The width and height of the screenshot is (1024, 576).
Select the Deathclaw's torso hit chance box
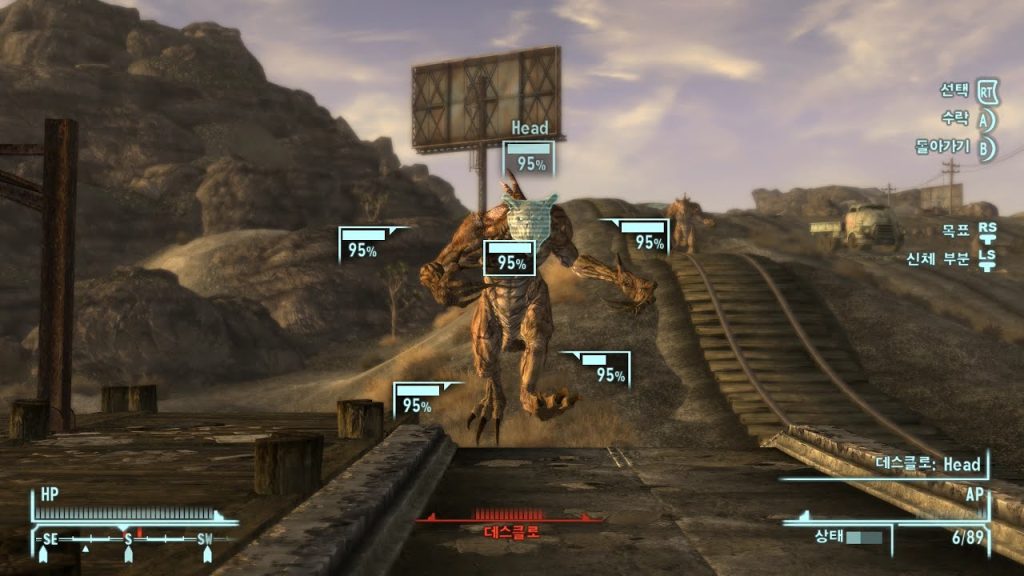click(510, 259)
